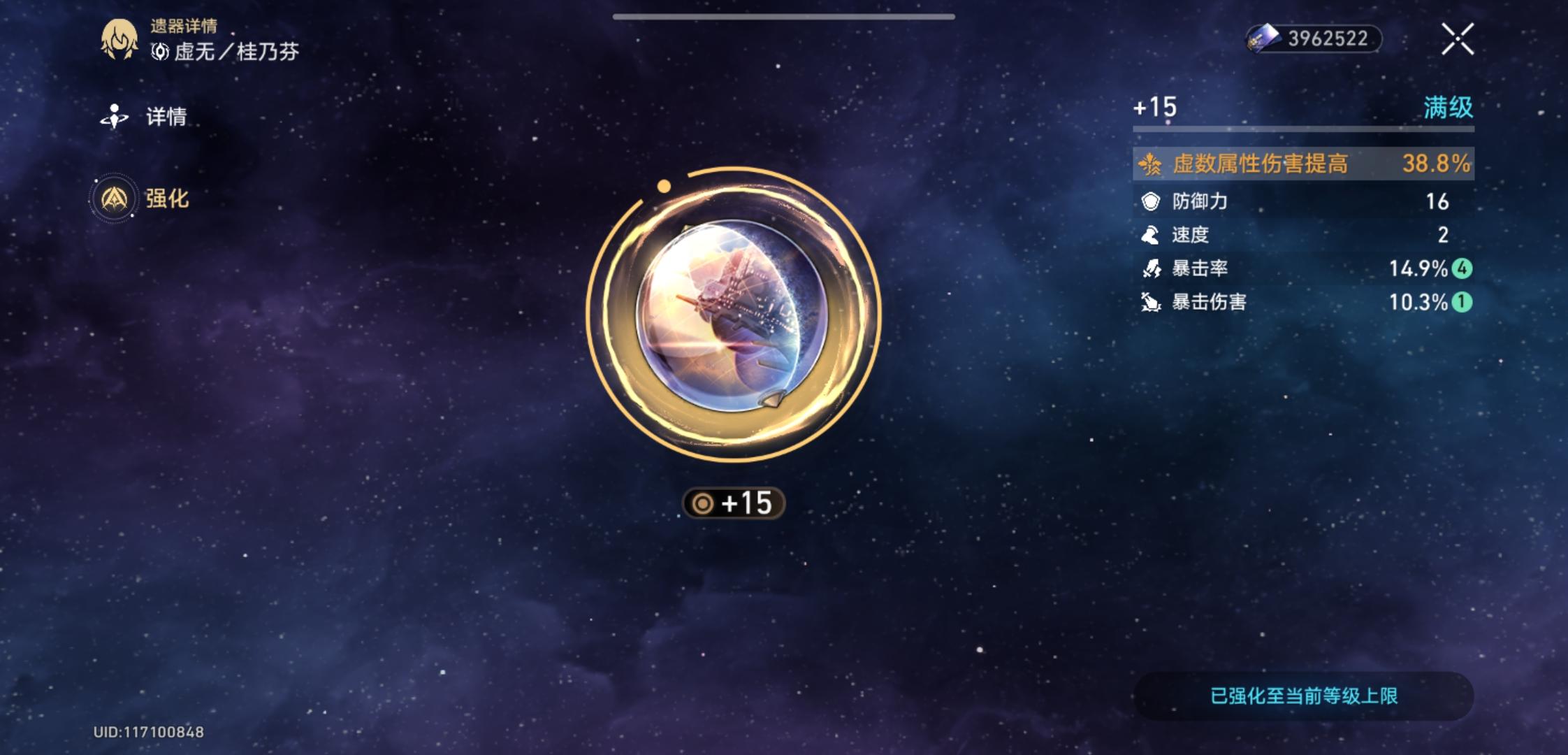This screenshot has width=1568, height=755.
Task: Click the 强化 enhance circular icon
Action: click(x=114, y=196)
